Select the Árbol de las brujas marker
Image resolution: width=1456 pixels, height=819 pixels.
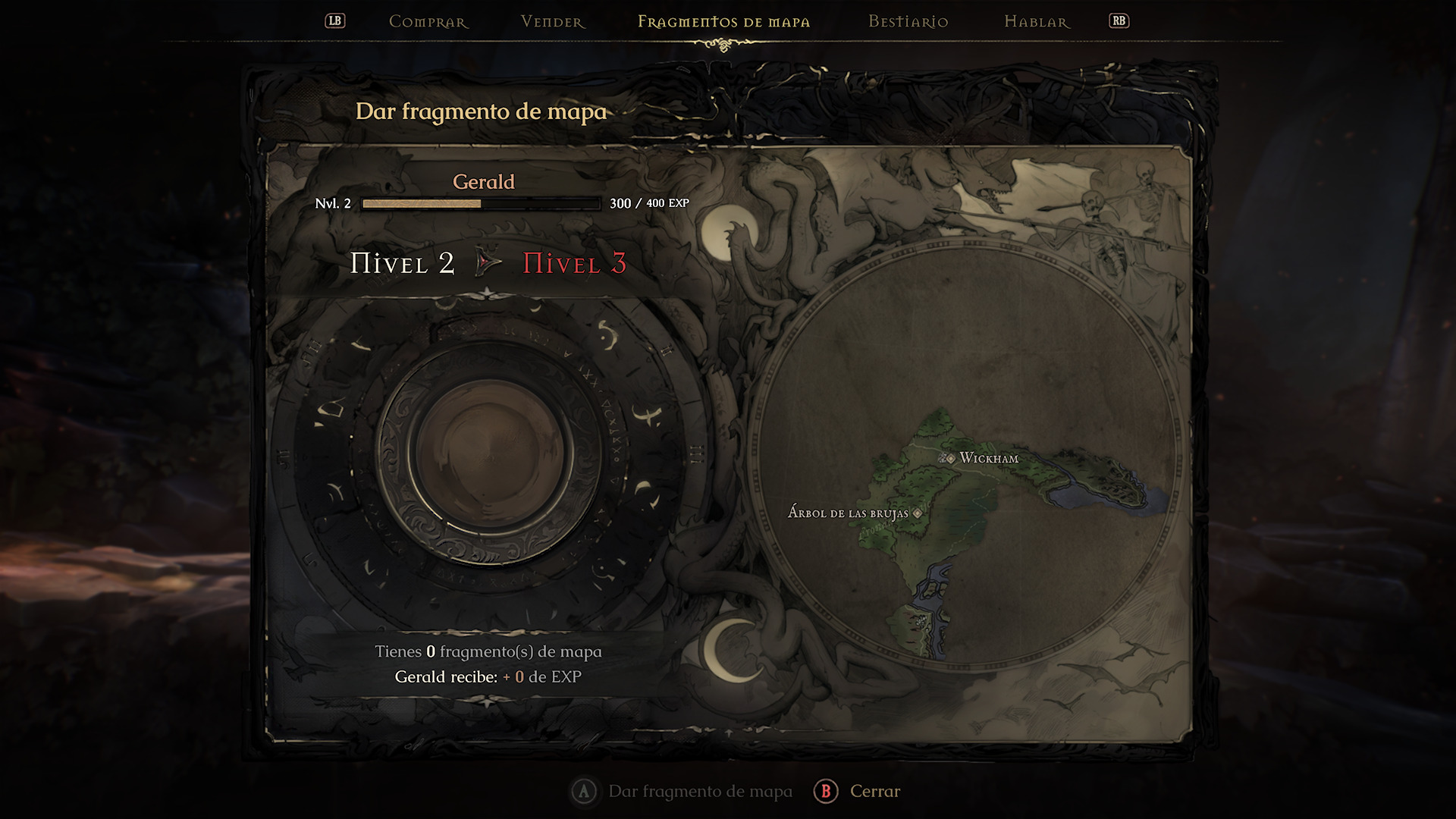[918, 513]
